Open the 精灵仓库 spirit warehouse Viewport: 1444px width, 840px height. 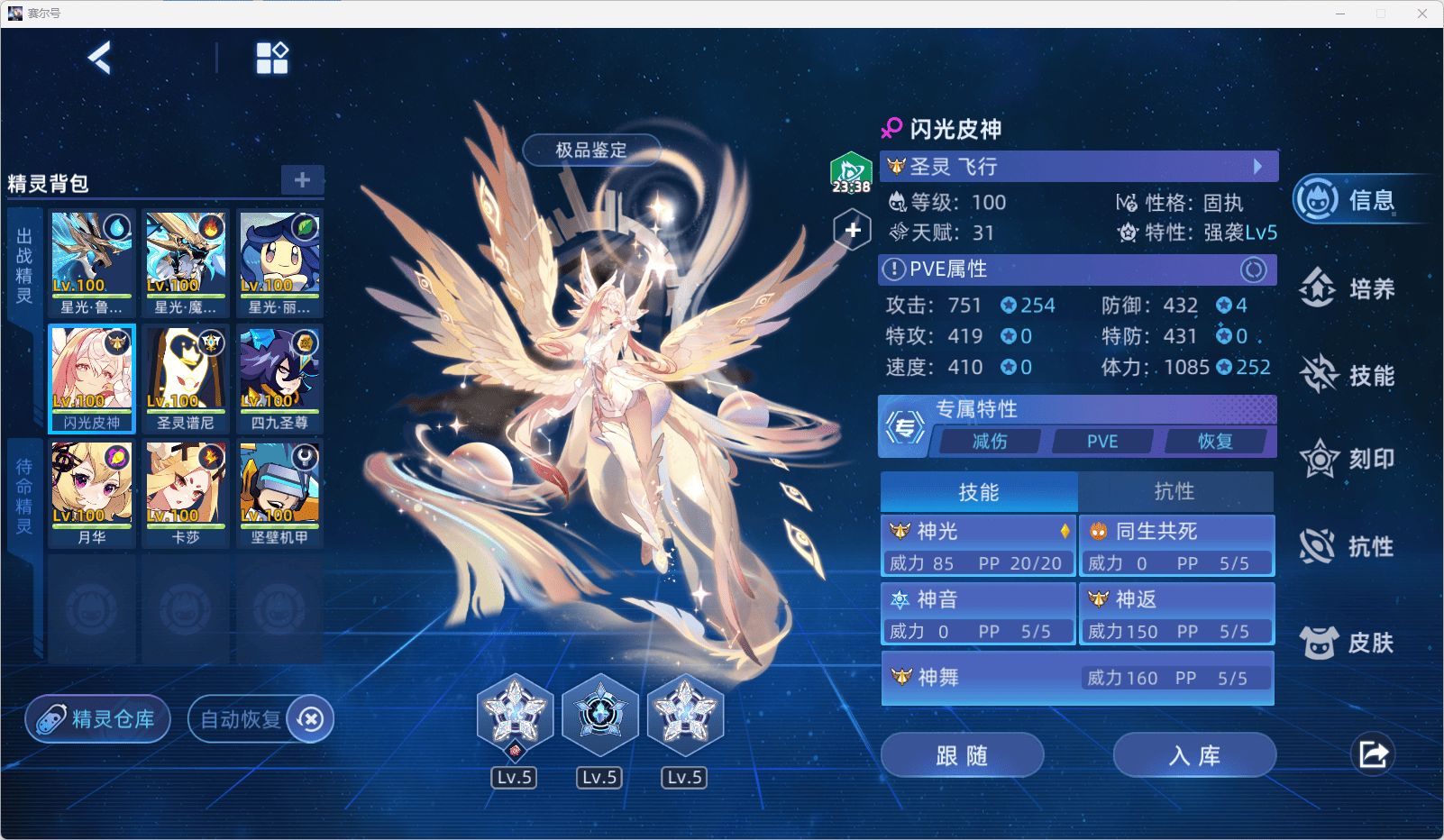coord(98,719)
